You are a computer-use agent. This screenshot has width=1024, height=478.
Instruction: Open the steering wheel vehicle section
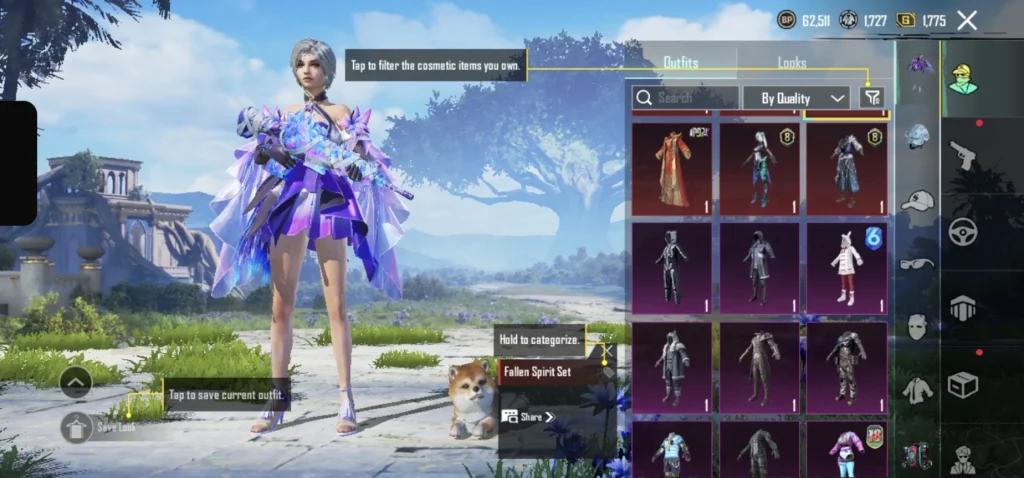pyautogui.click(x=963, y=230)
